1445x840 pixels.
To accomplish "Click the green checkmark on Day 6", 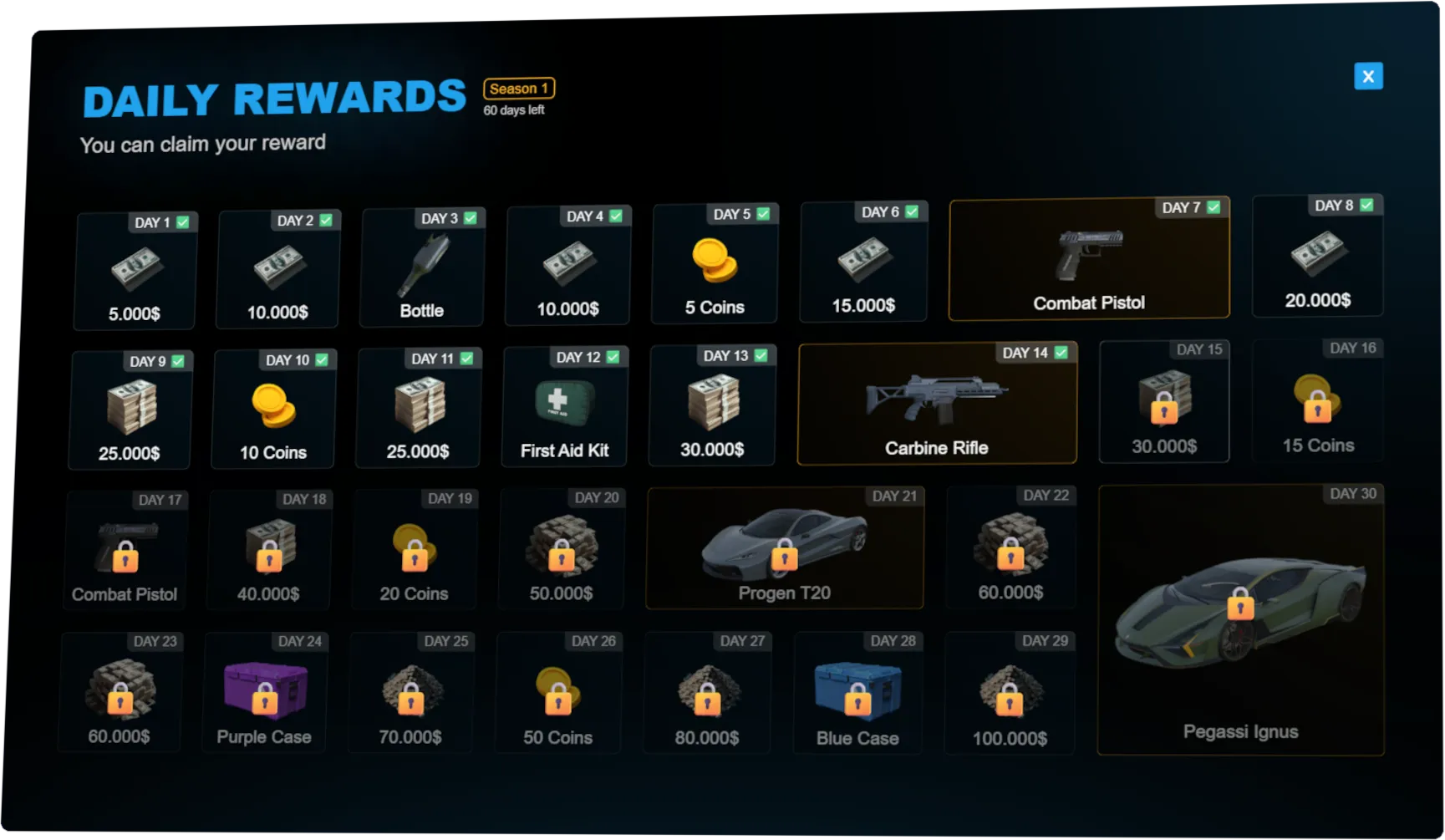I will (911, 211).
